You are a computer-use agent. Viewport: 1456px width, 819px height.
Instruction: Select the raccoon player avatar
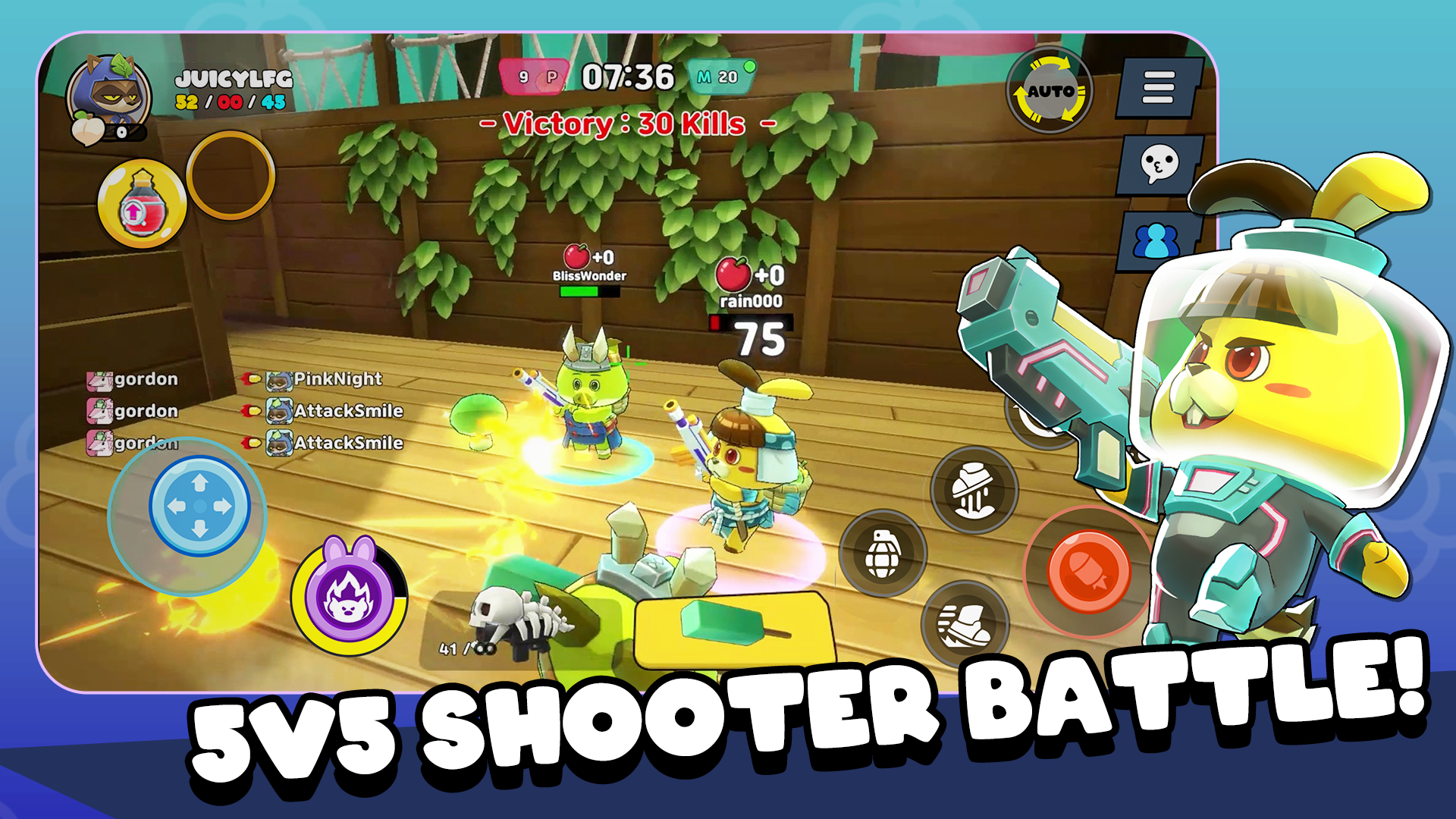(111, 95)
